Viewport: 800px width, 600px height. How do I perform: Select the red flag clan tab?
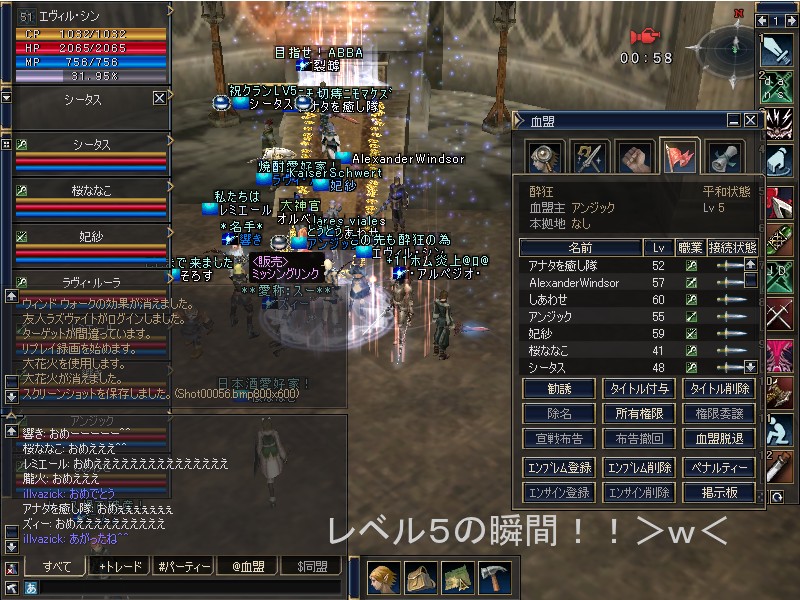(x=679, y=157)
